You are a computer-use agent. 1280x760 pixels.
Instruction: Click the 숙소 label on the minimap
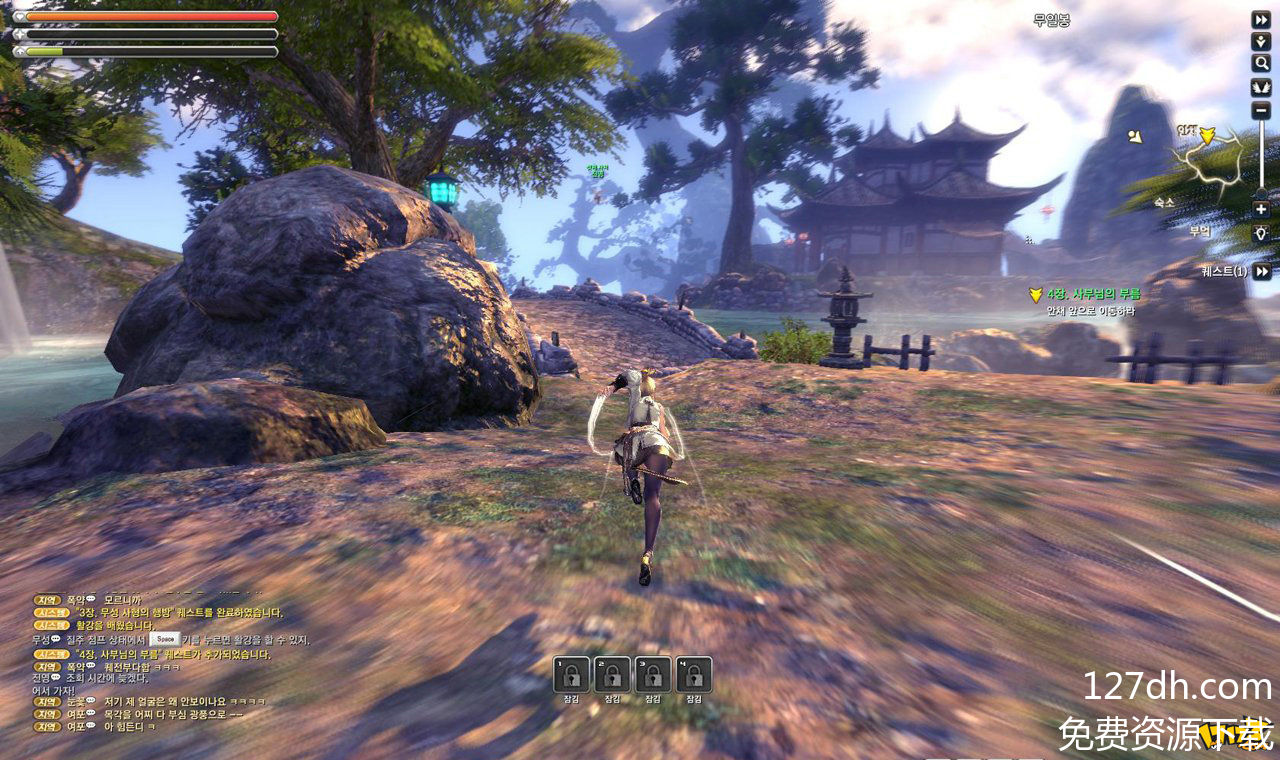1164,202
